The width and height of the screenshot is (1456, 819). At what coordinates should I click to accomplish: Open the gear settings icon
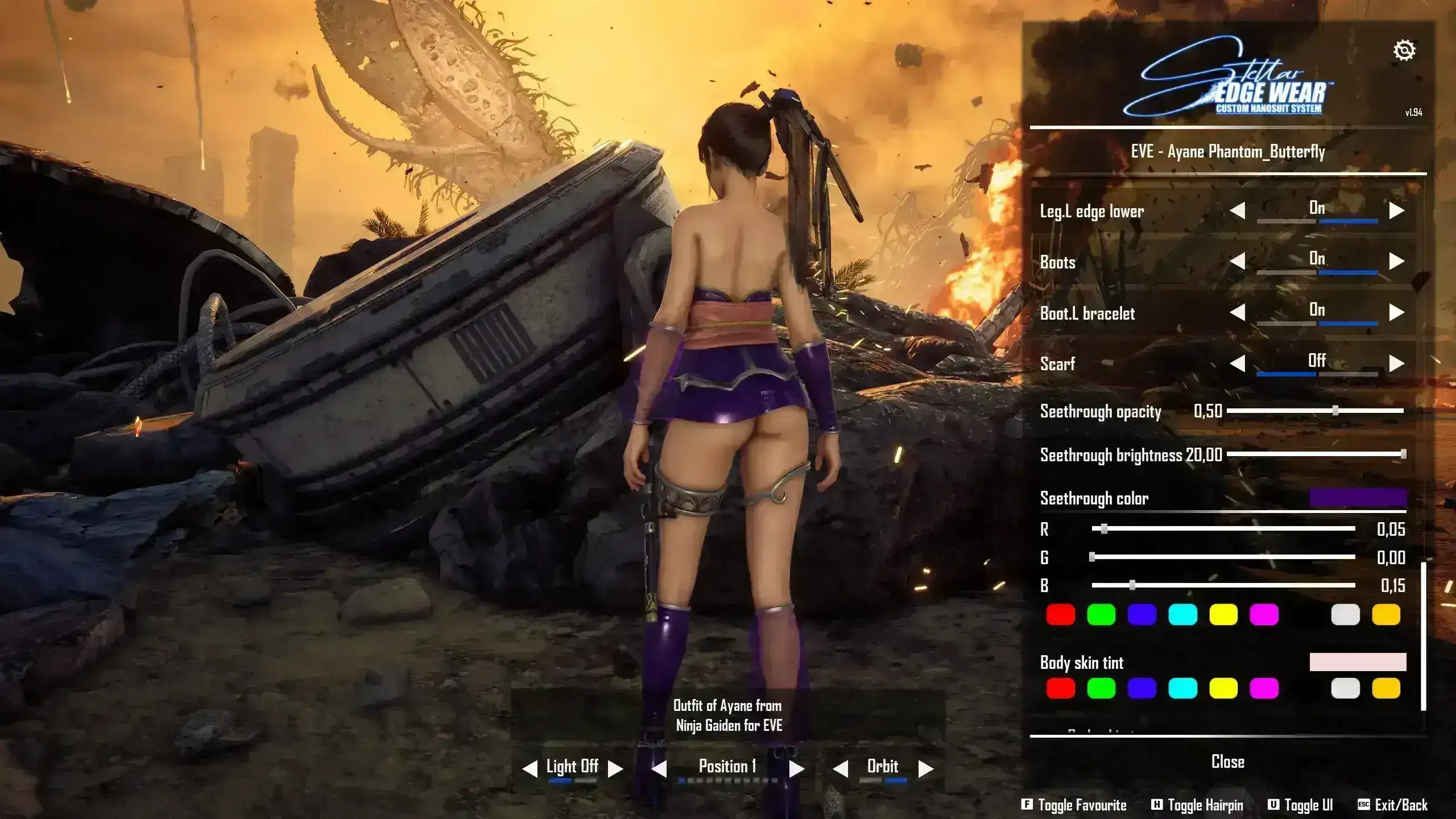(1404, 51)
